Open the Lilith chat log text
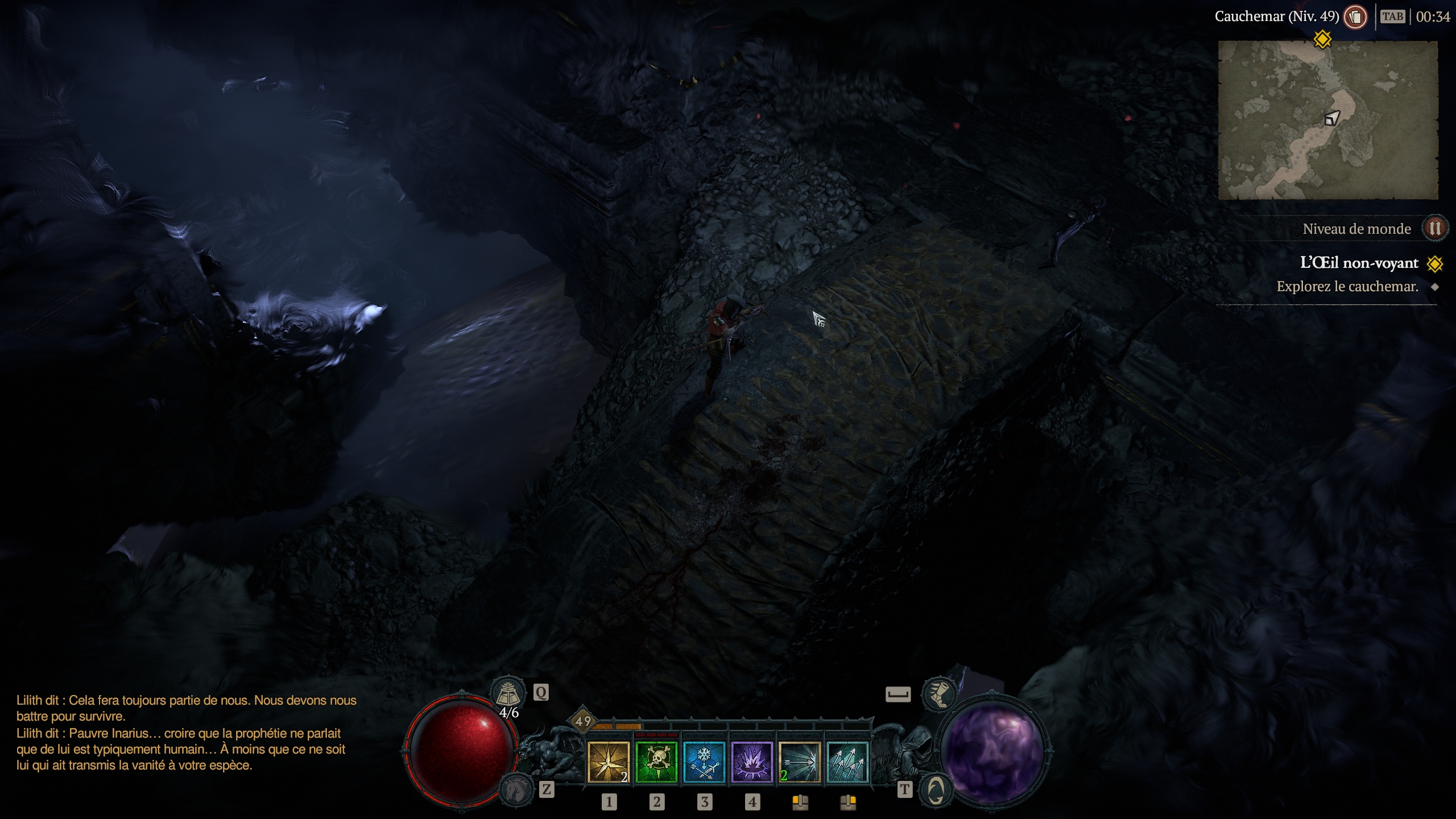The image size is (1456, 819). coord(187,733)
